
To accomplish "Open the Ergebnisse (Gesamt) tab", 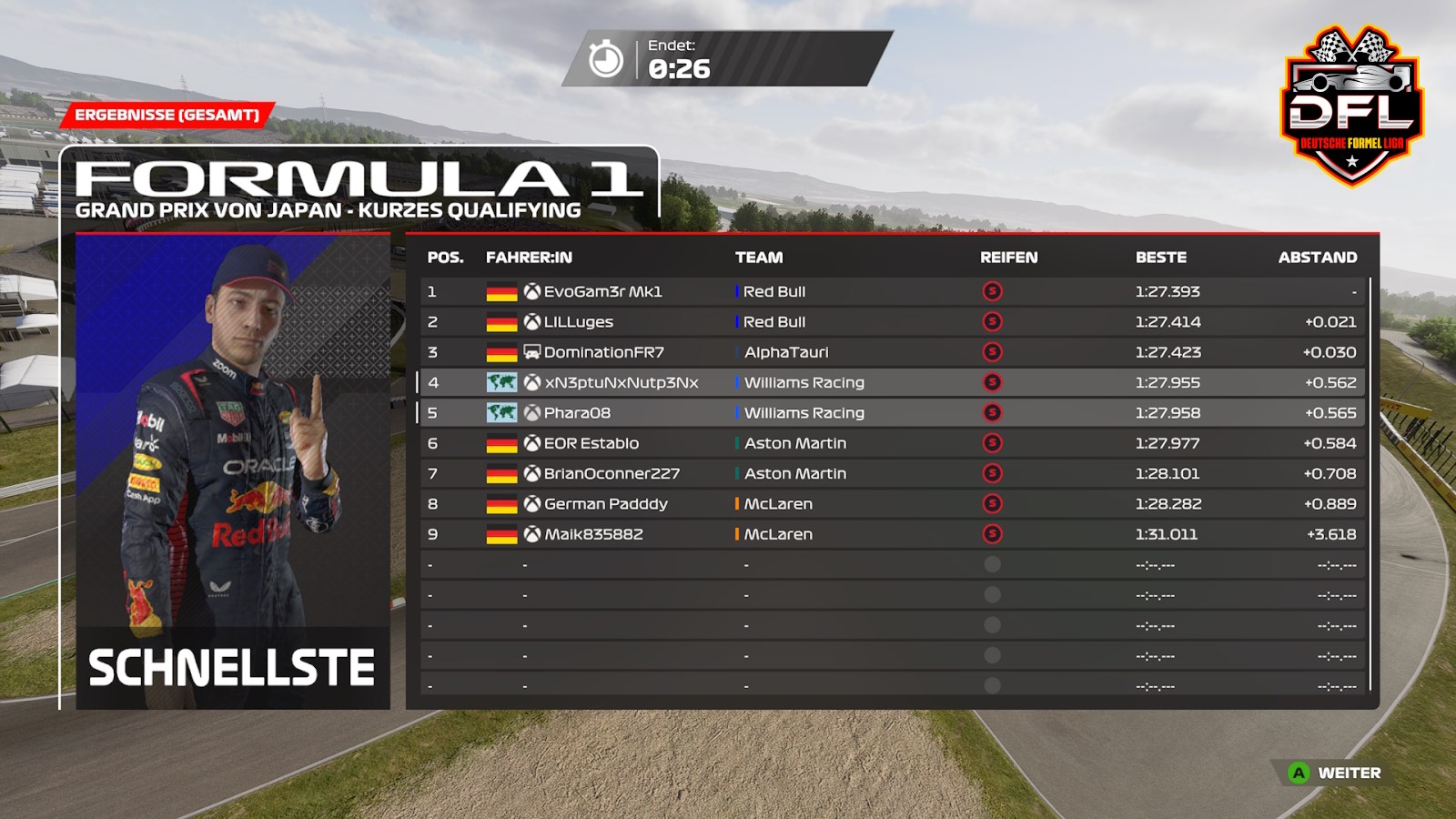I will (167, 115).
